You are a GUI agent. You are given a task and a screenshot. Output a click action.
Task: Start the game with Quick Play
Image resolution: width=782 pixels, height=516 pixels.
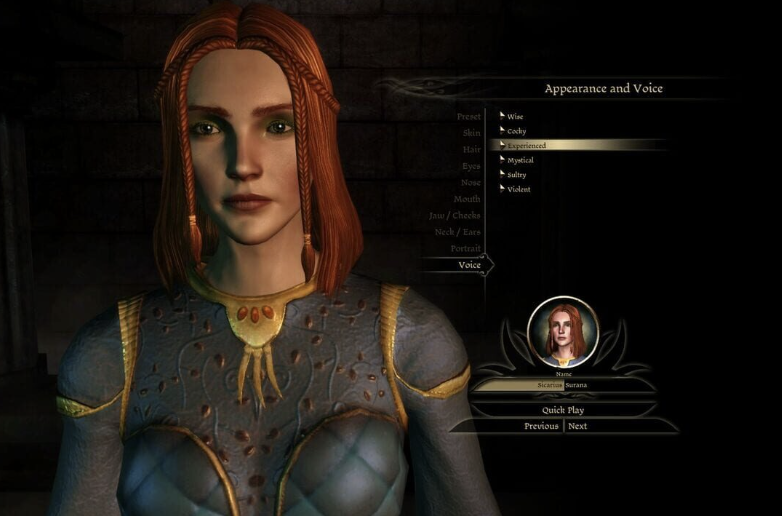click(x=563, y=410)
